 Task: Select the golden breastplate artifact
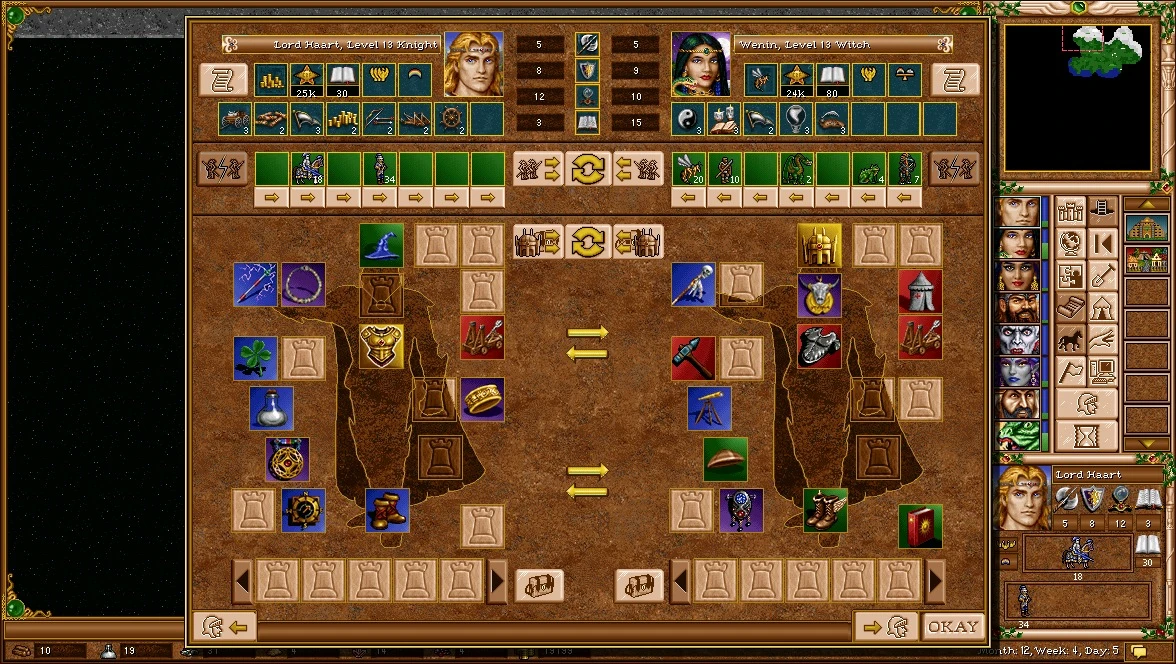pos(381,345)
